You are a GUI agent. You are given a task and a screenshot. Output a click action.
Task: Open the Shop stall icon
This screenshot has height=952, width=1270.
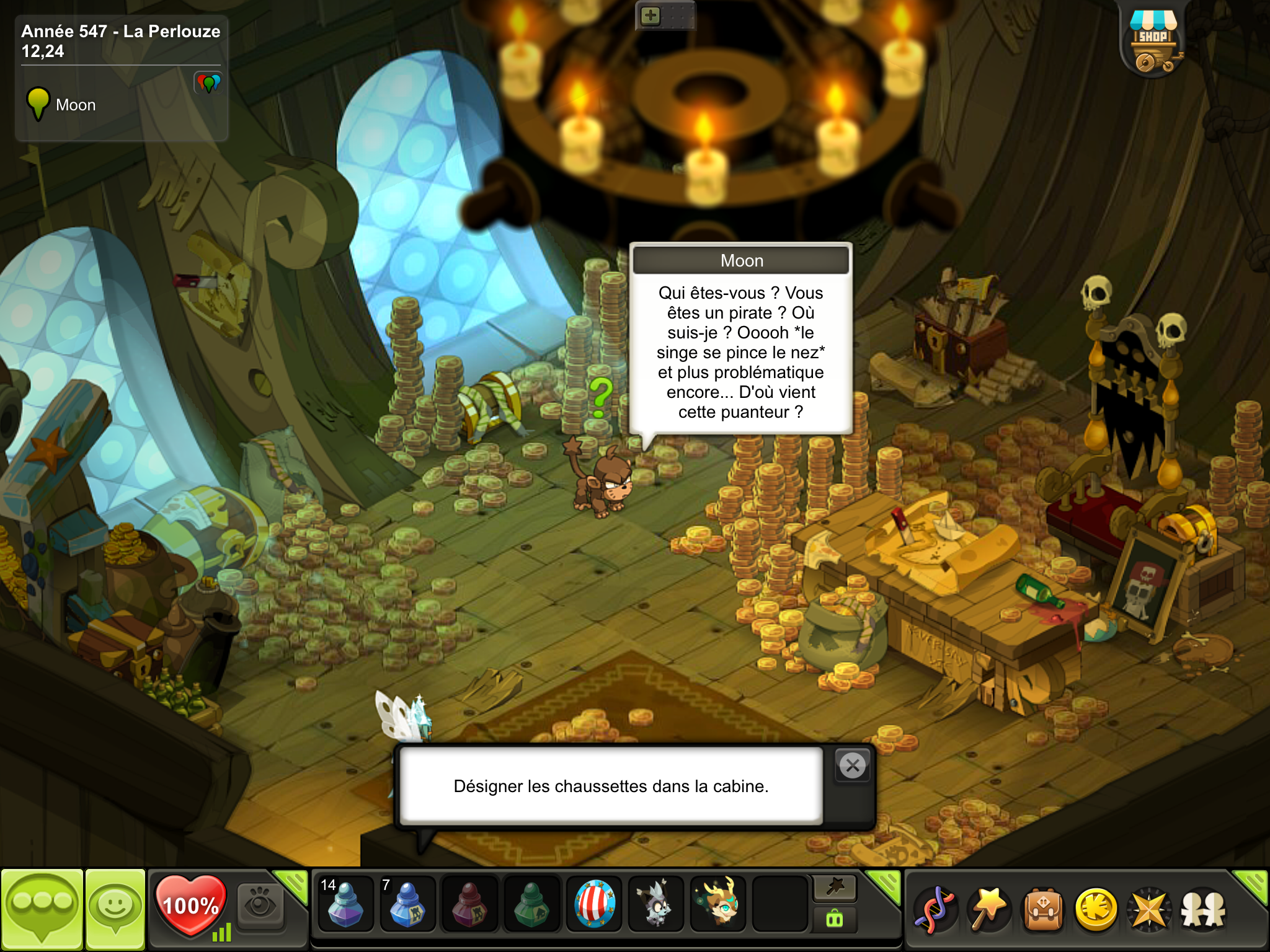pos(1153,42)
